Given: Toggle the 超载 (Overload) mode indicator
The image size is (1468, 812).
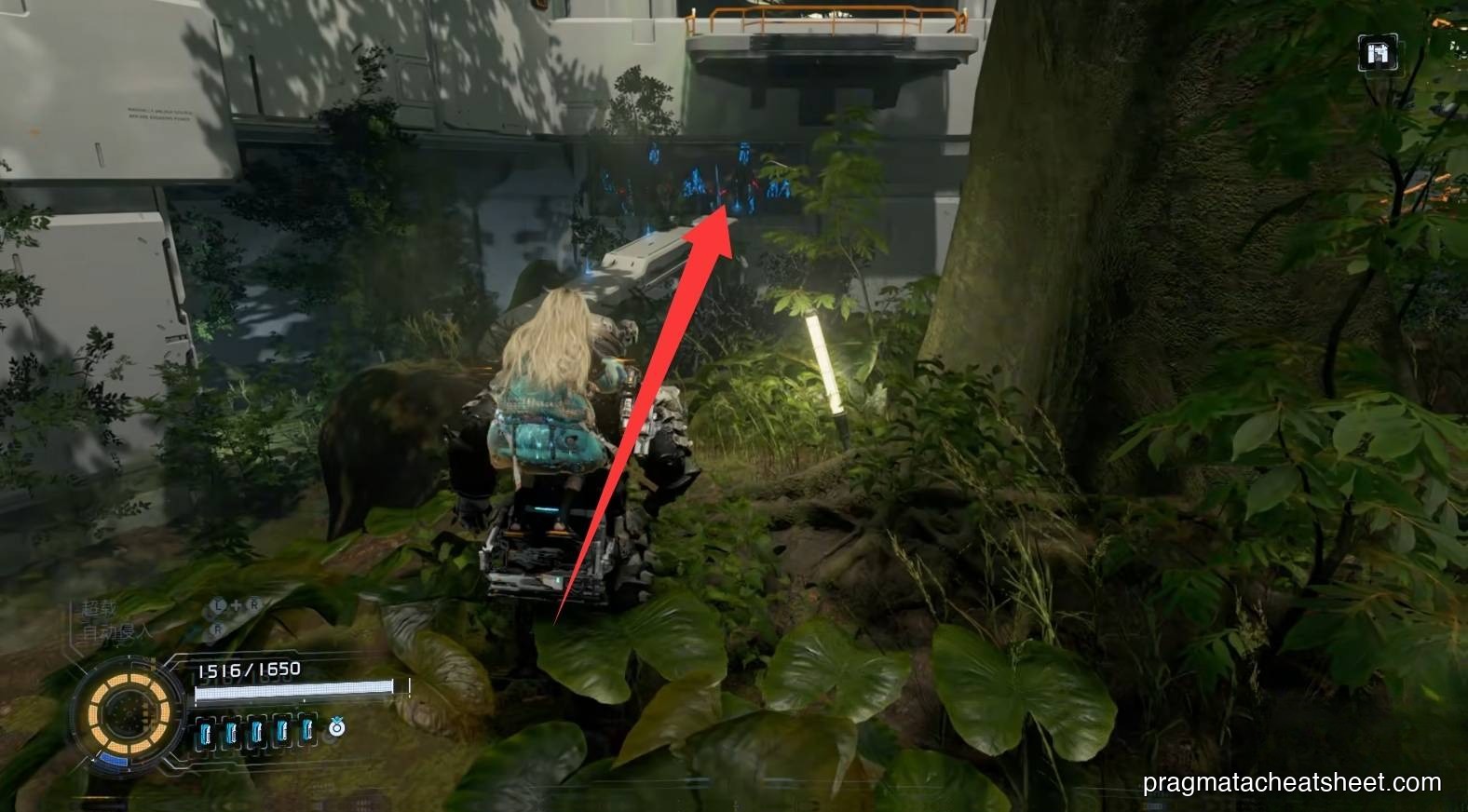Looking at the screenshot, I should [x=100, y=607].
